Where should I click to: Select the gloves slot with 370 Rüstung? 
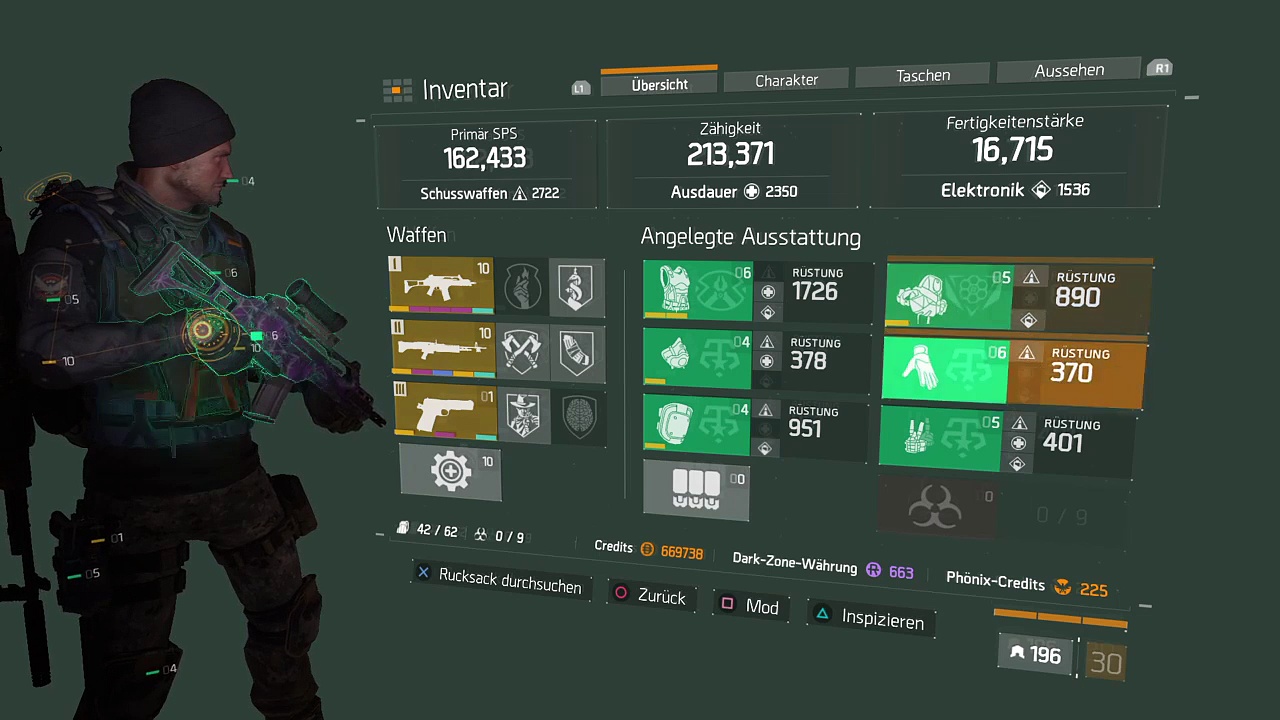click(945, 370)
